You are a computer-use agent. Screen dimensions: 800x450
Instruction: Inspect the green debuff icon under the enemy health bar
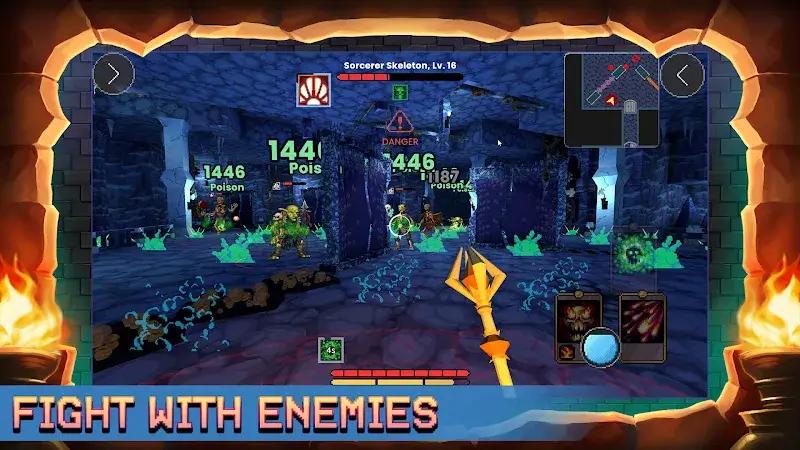[x=399, y=92]
